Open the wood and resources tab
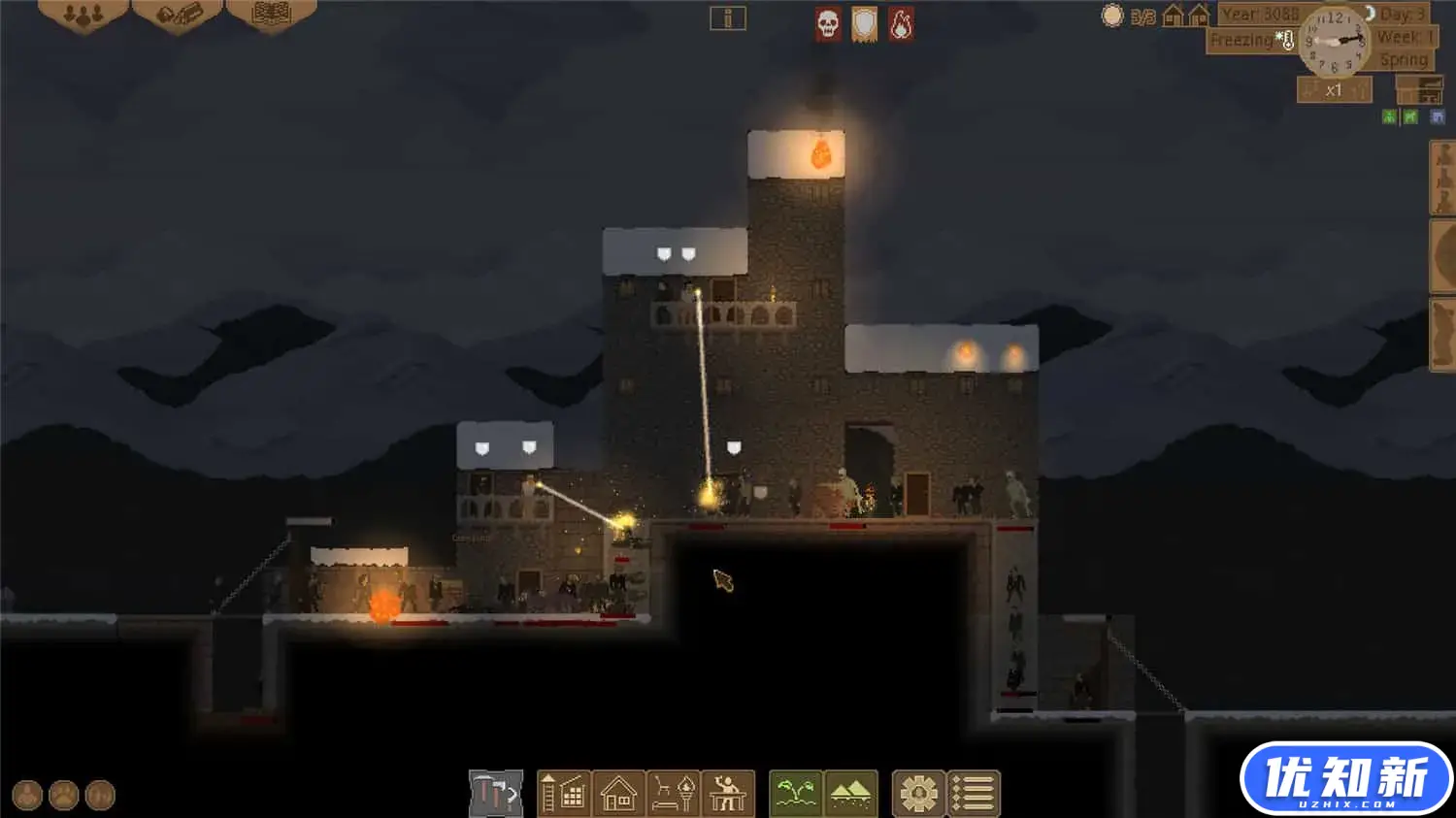Screen dimensions: 1456x818 [x=178, y=15]
